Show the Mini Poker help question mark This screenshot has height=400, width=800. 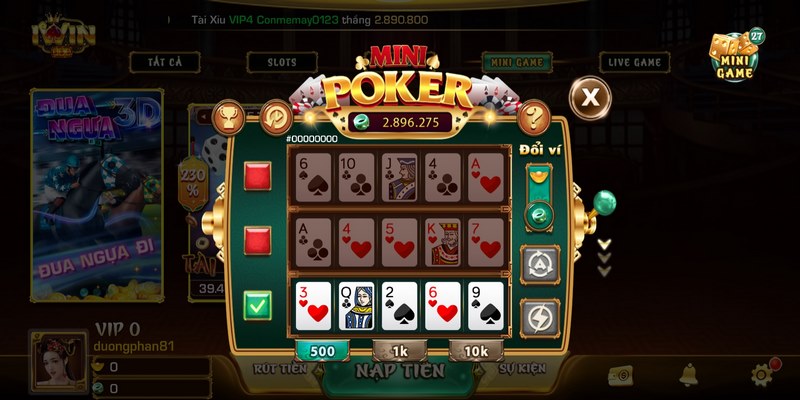pos(535,115)
